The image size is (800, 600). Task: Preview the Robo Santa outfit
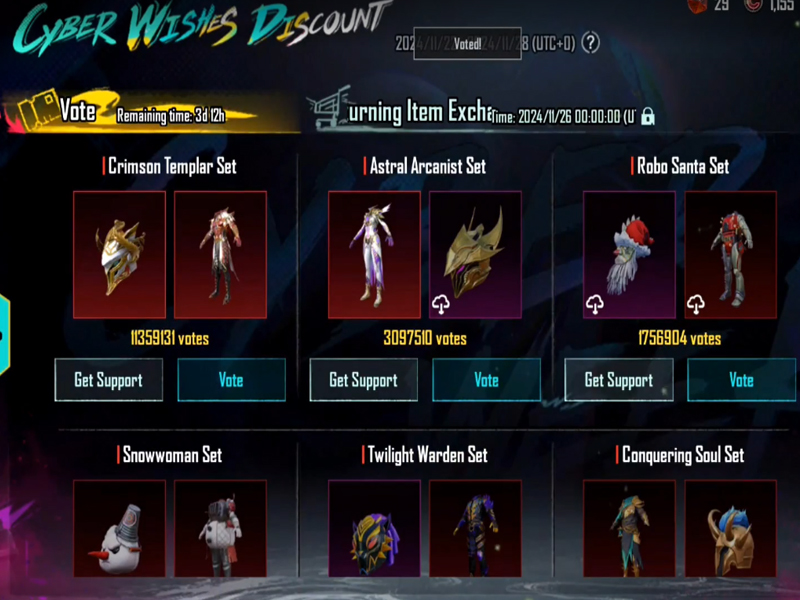(x=730, y=255)
